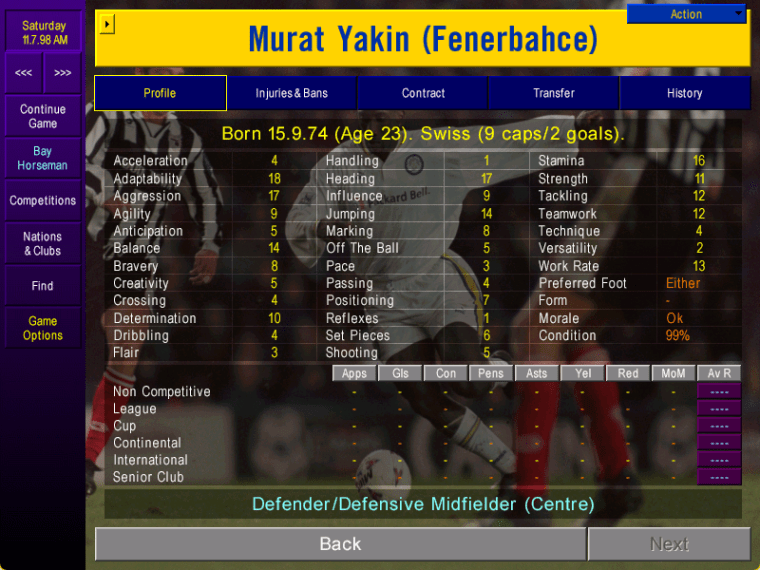
Task: Go forward with the >>> arrow
Action: (x=63, y=73)
